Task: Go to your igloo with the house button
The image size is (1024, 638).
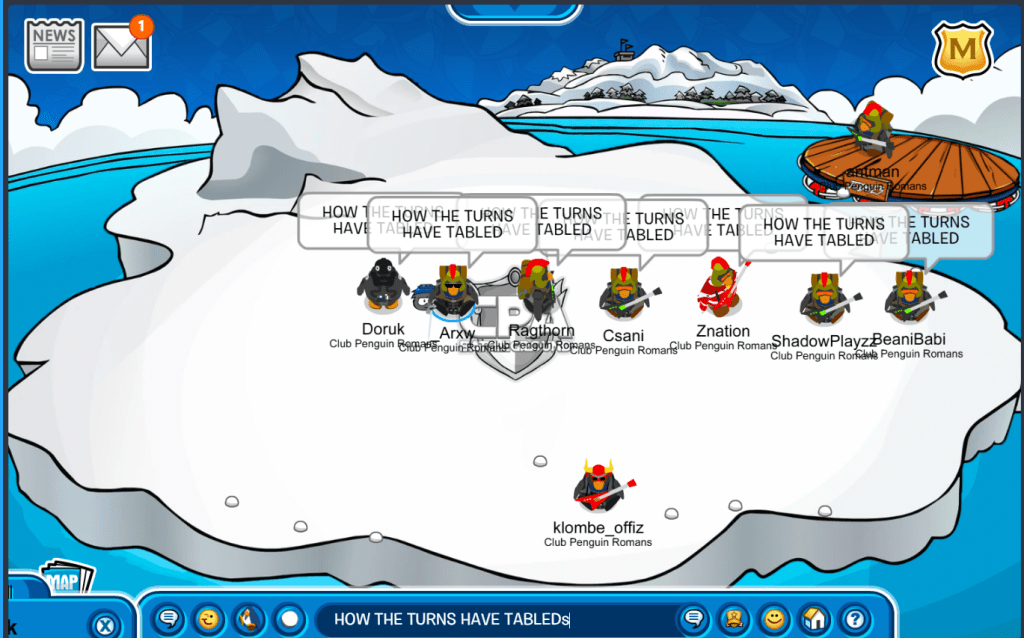Action: click(x=814, y=619)
